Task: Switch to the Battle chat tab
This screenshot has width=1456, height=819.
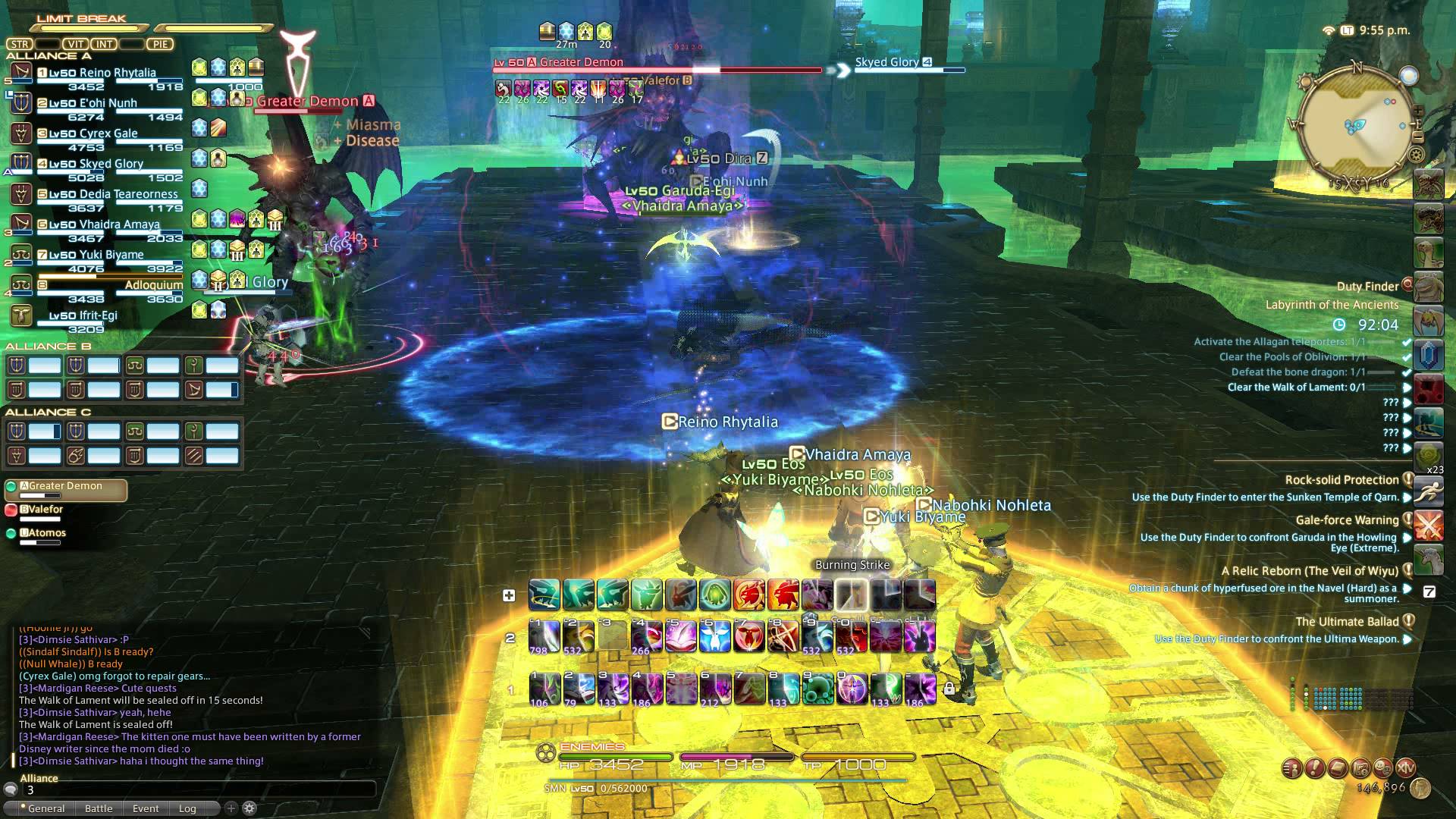Action: click(99, 808)
